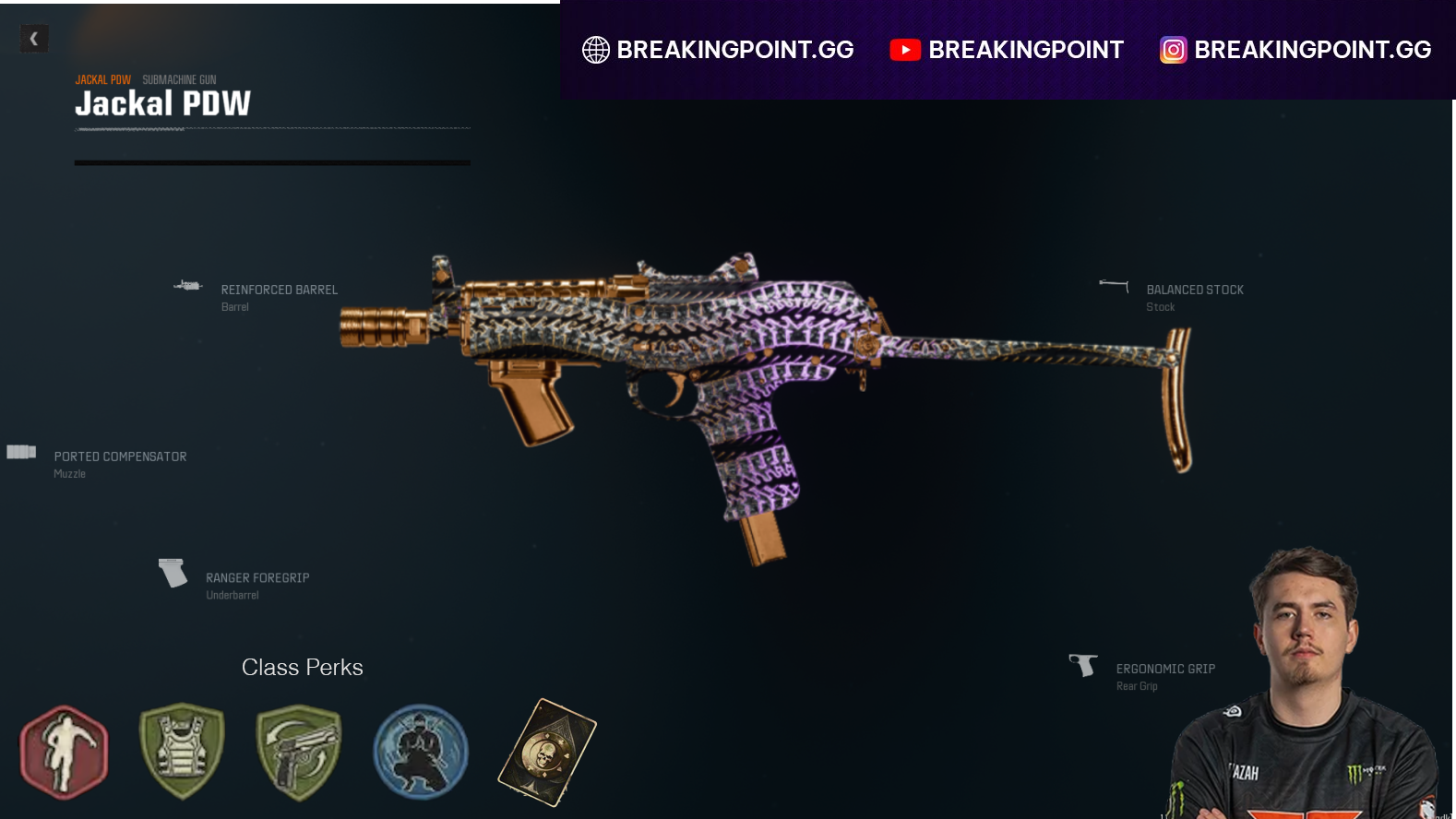Select the Reinforced Barrel attachment icon

[x=188, y=286]
